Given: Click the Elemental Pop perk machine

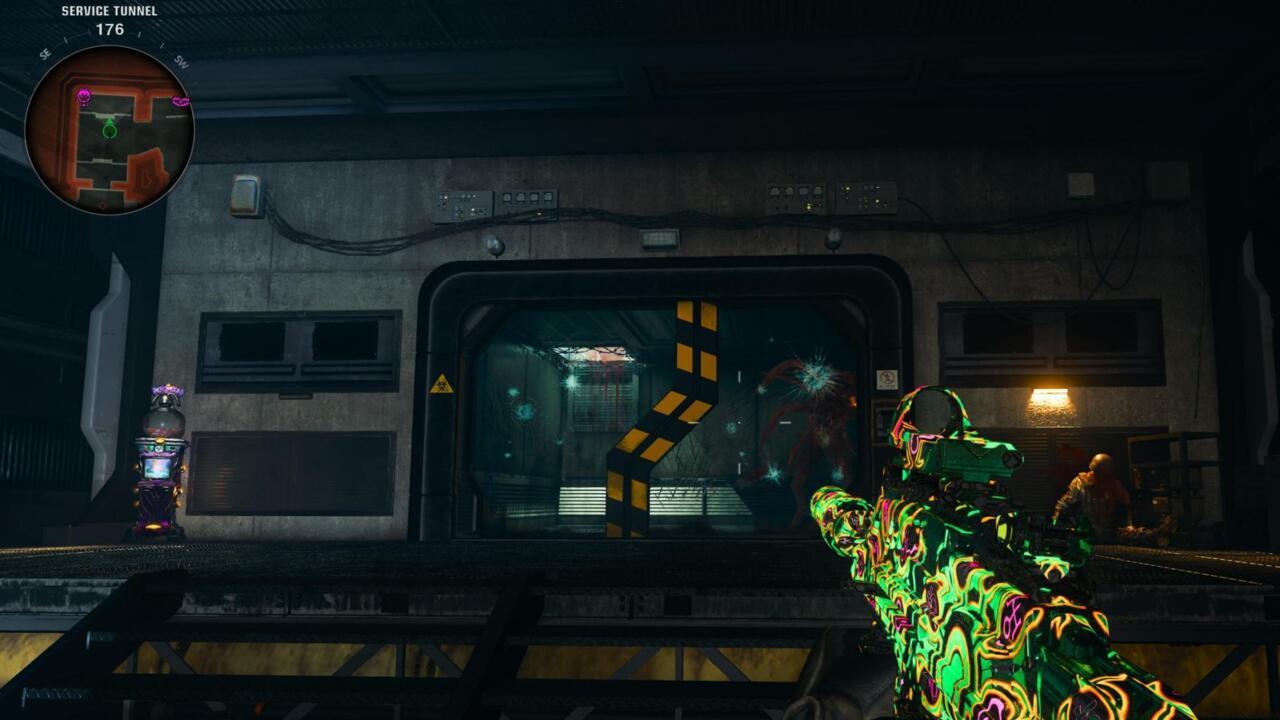Looking at the screenshot, I should (x=160, y=460).
